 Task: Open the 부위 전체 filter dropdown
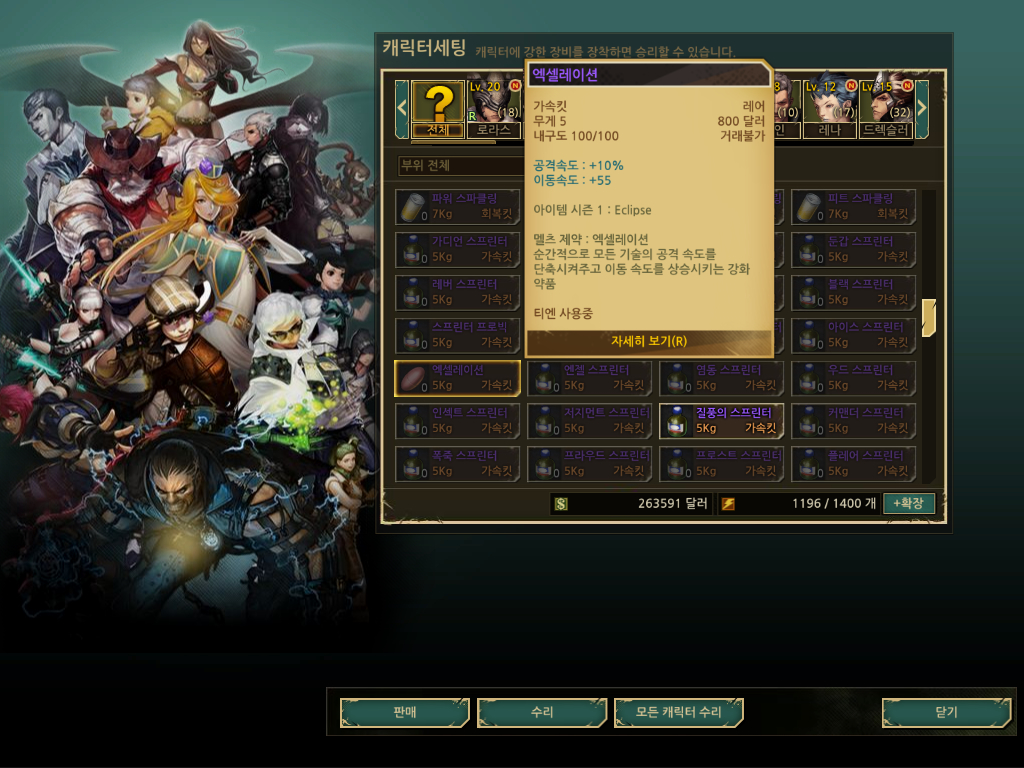pyautogui.click(x=455, y=165)
